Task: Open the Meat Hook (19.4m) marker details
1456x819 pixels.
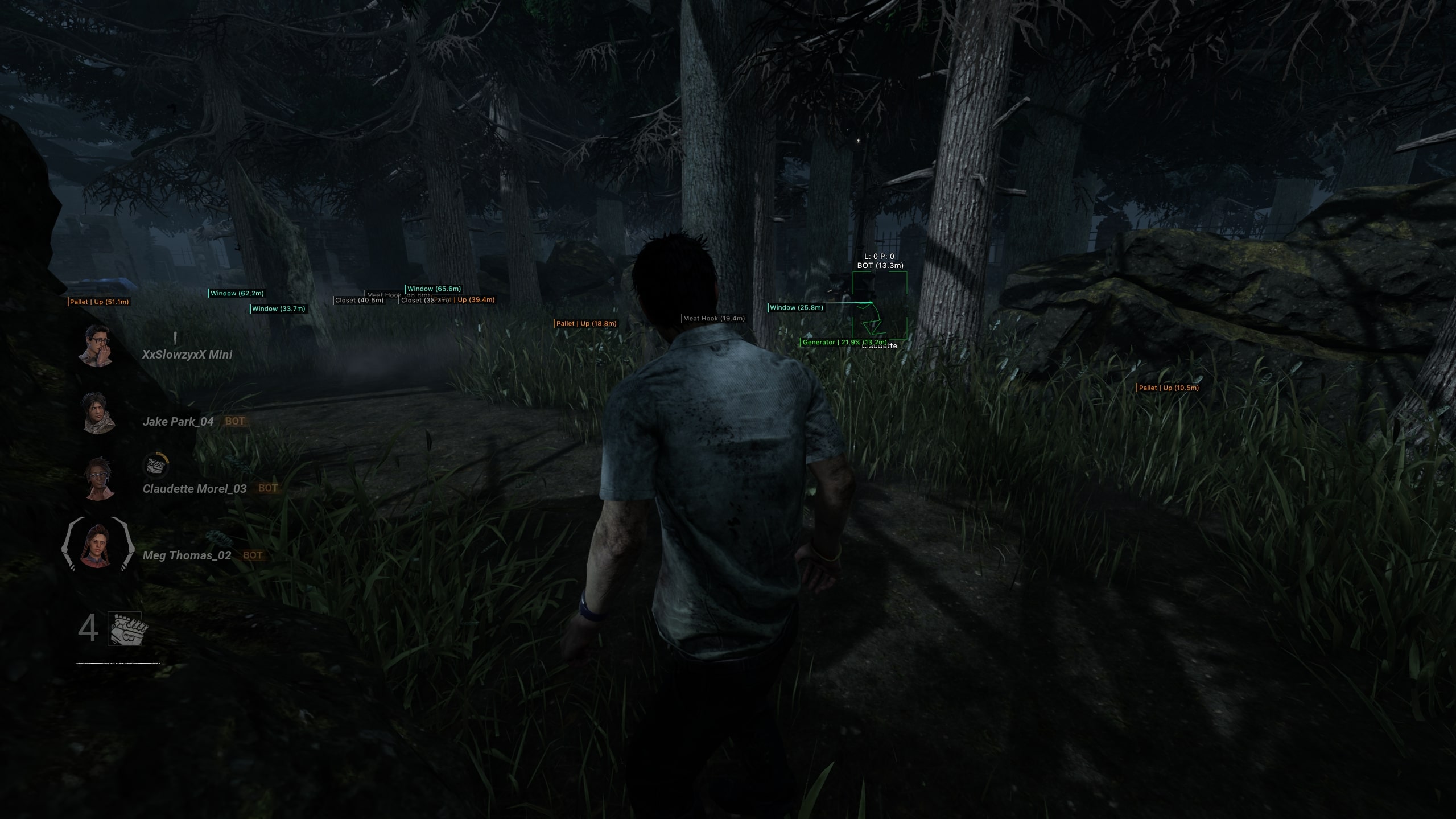Action: [712, 318]
